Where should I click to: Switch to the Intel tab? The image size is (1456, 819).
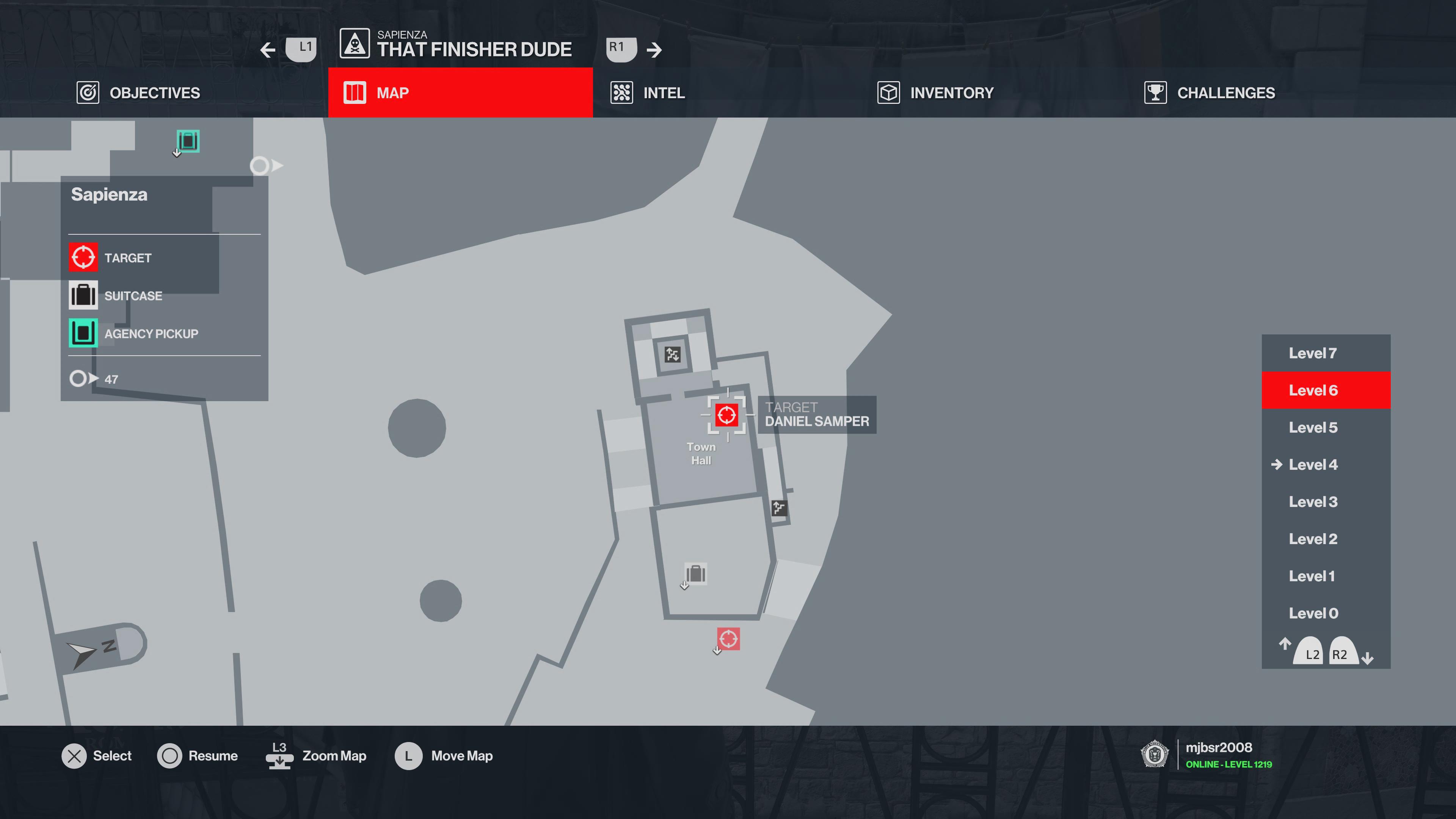tap(648, 93)
